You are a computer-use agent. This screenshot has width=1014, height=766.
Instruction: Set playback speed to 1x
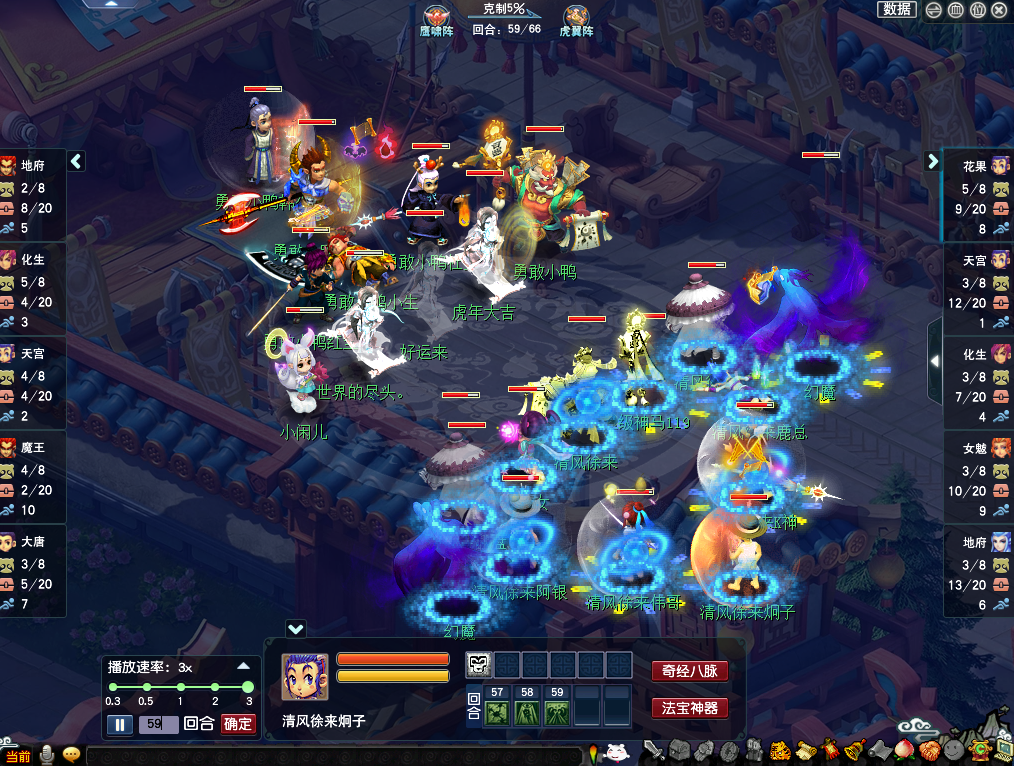180,687
